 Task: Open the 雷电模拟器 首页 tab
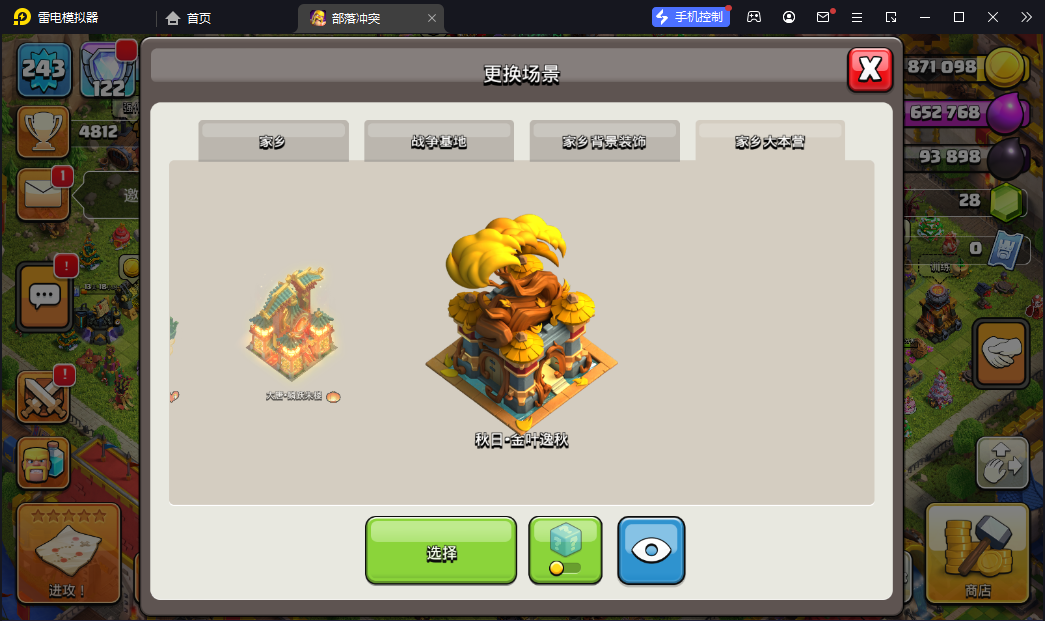click(189, 18)
